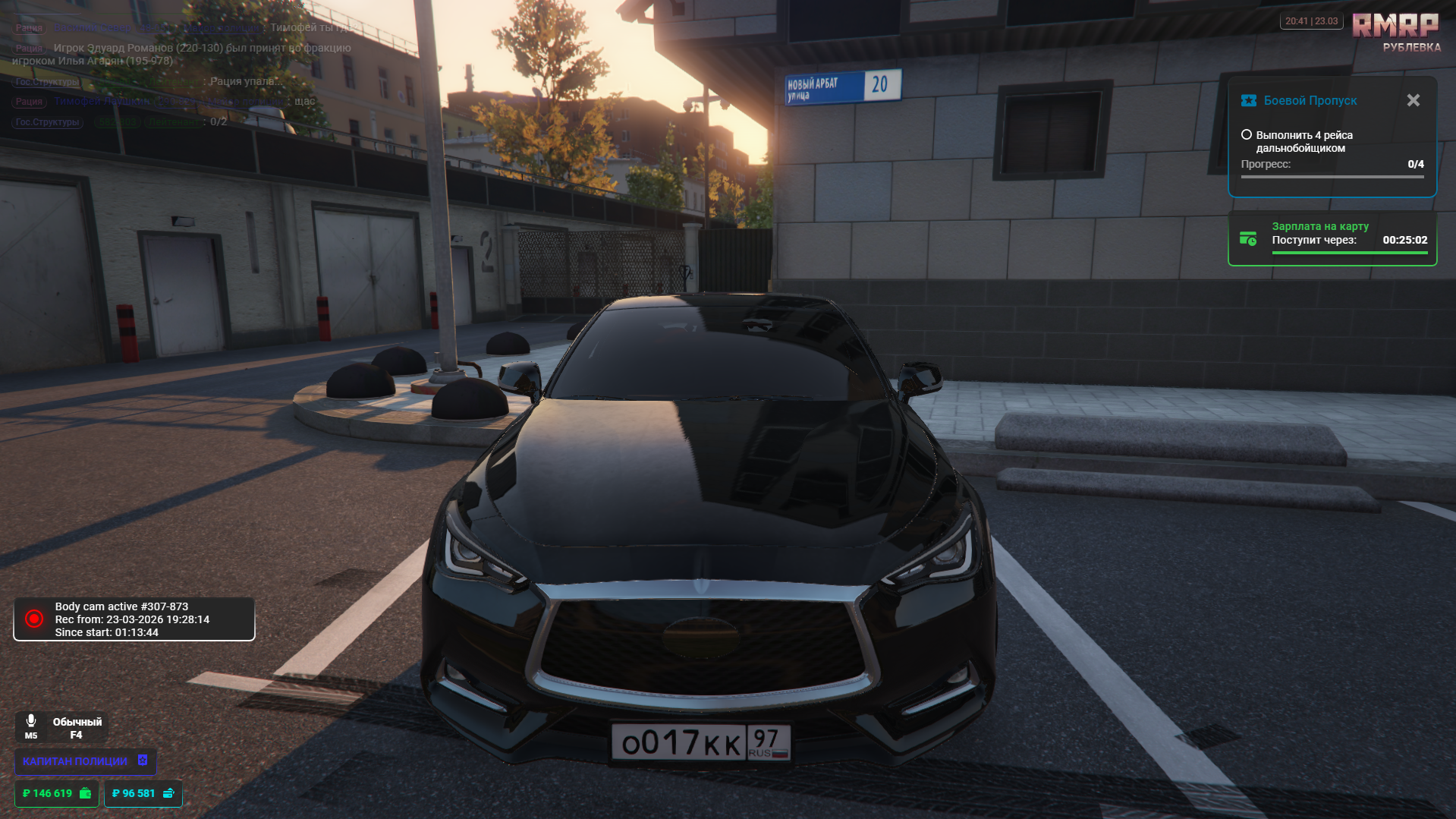Image resolution: width=1456 pixels, height=819 pixels.
Task: Close the Боевой Пропуск panel
Action: [1413, 100]
